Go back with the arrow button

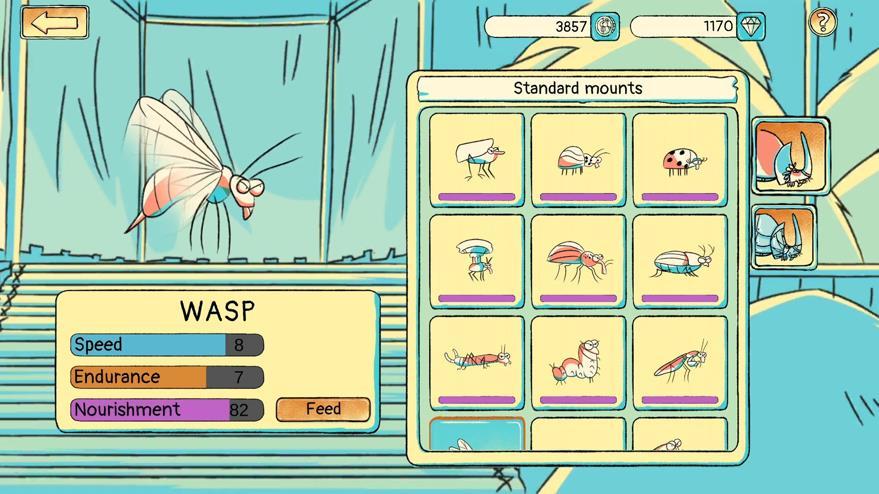point(54,22)
